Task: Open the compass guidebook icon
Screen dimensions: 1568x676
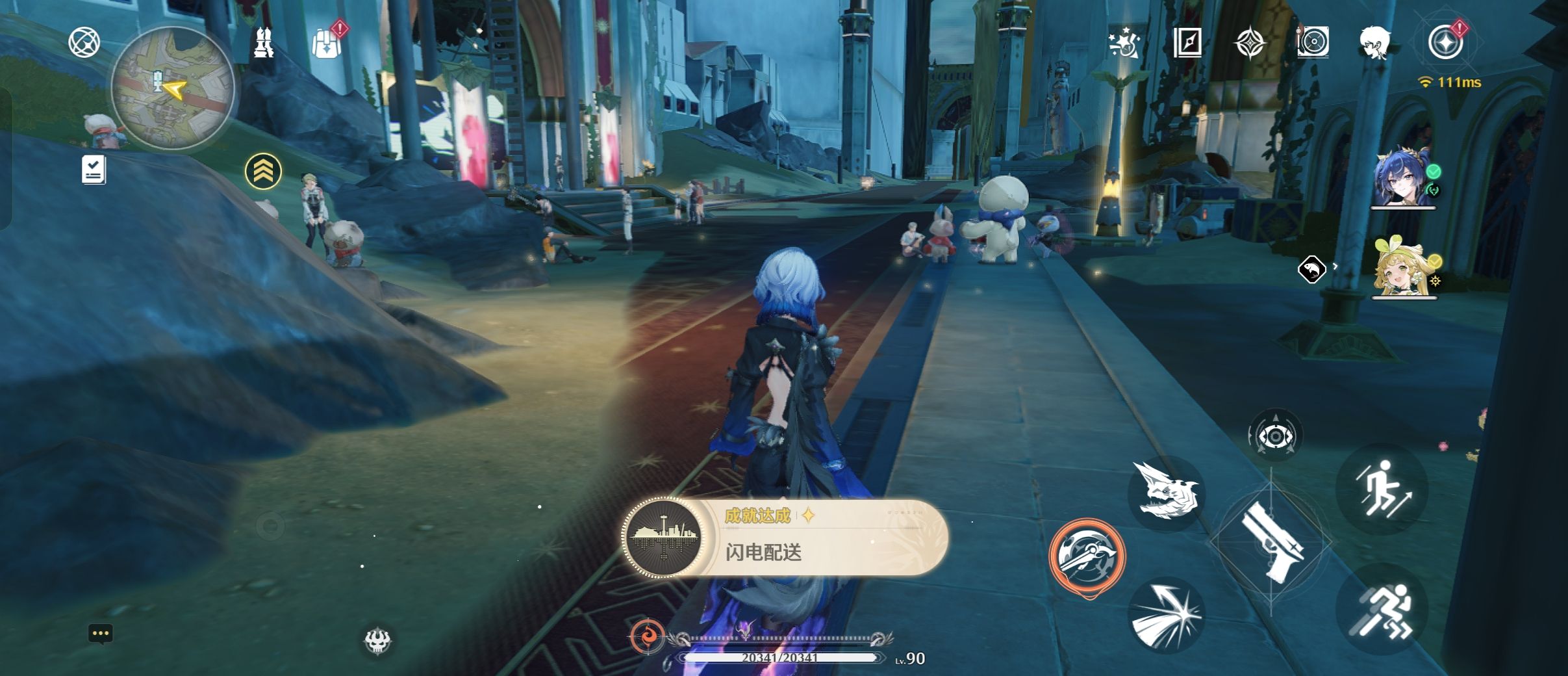Action: coord(1187,43)
